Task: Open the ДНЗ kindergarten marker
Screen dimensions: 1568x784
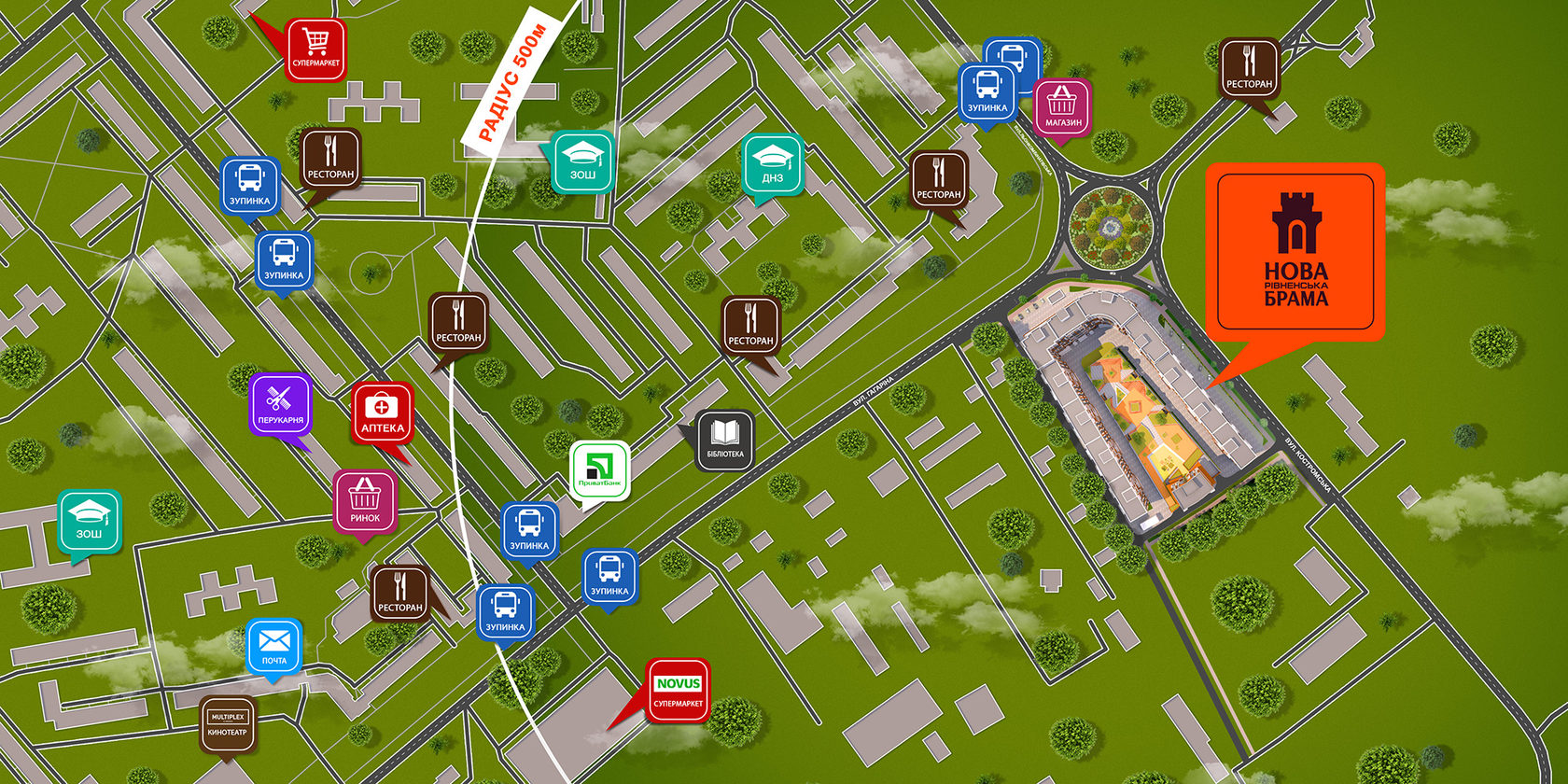Action: [x=772, y=164]
